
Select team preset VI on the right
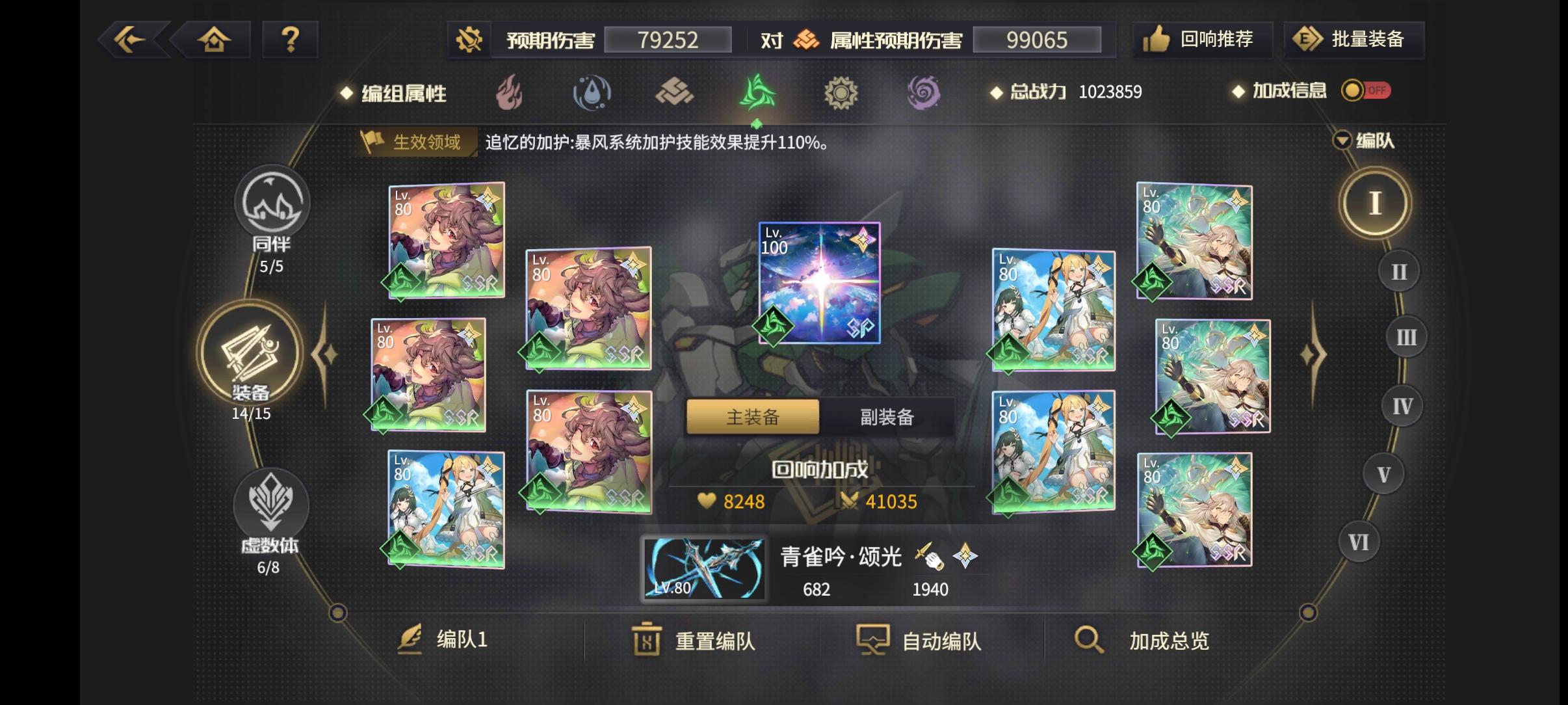(x=1359, y=540)
